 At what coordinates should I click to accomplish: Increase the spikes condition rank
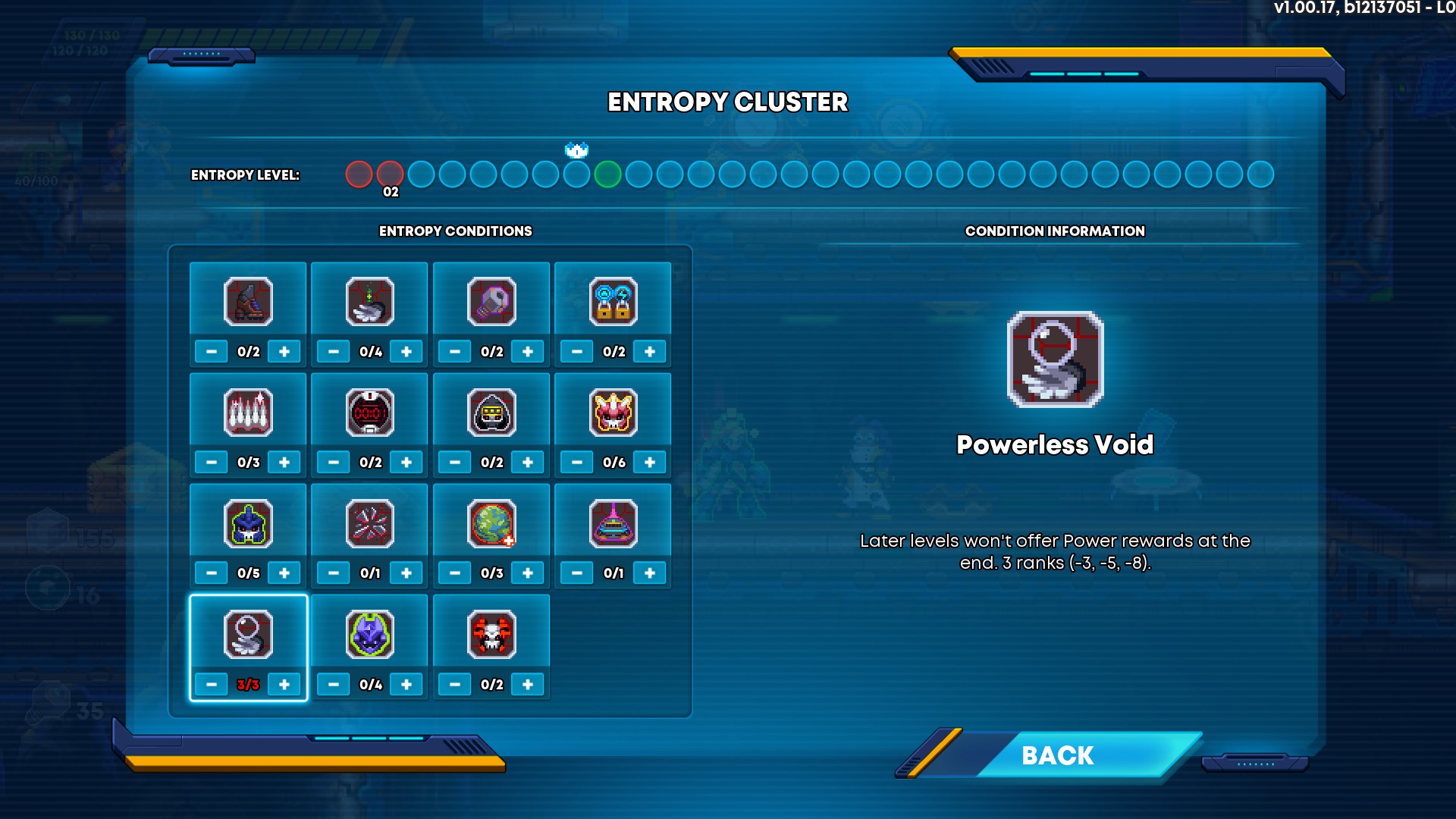[x=284, y=462]
